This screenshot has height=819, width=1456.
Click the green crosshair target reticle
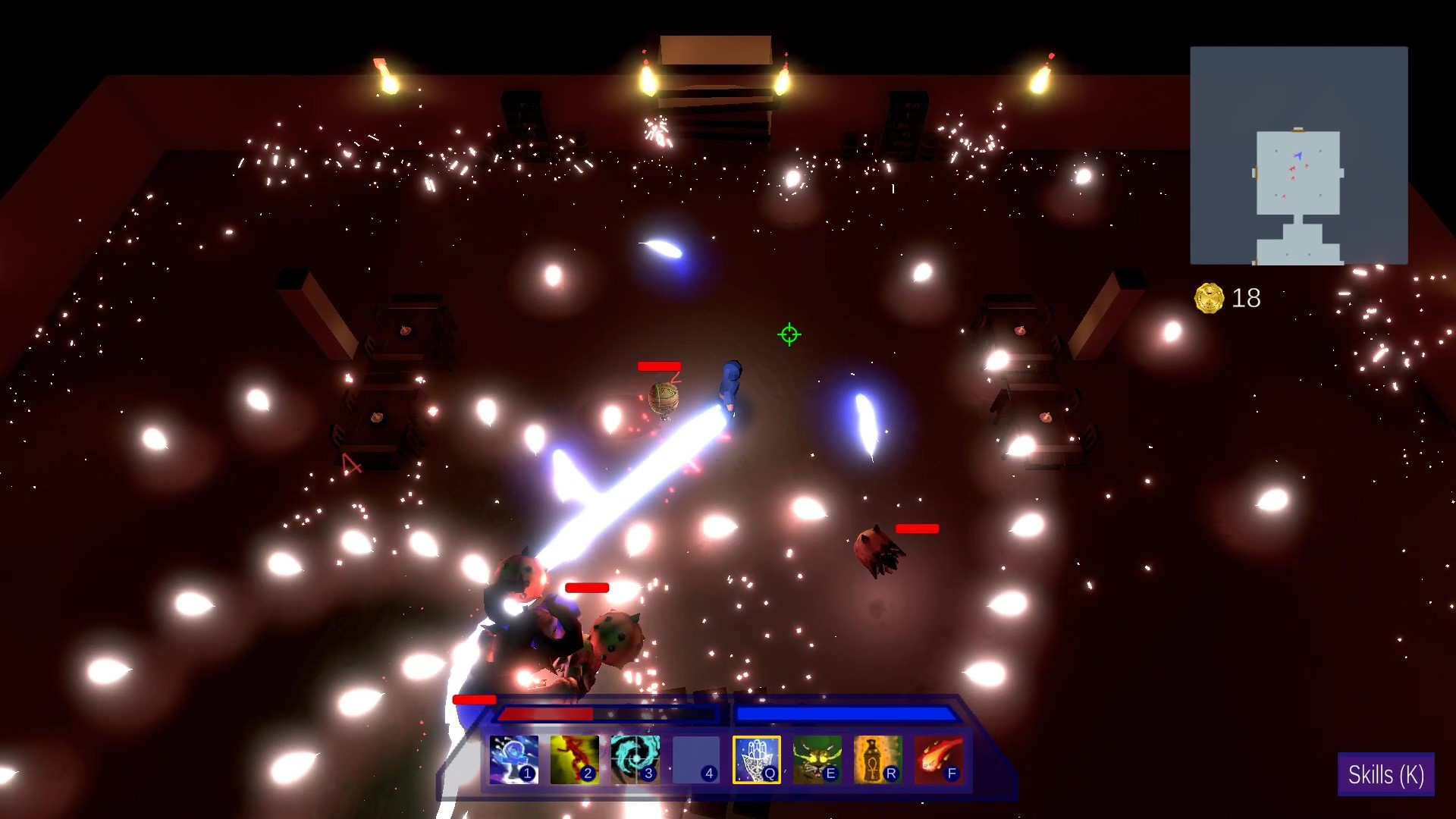[x=789, y=334]
